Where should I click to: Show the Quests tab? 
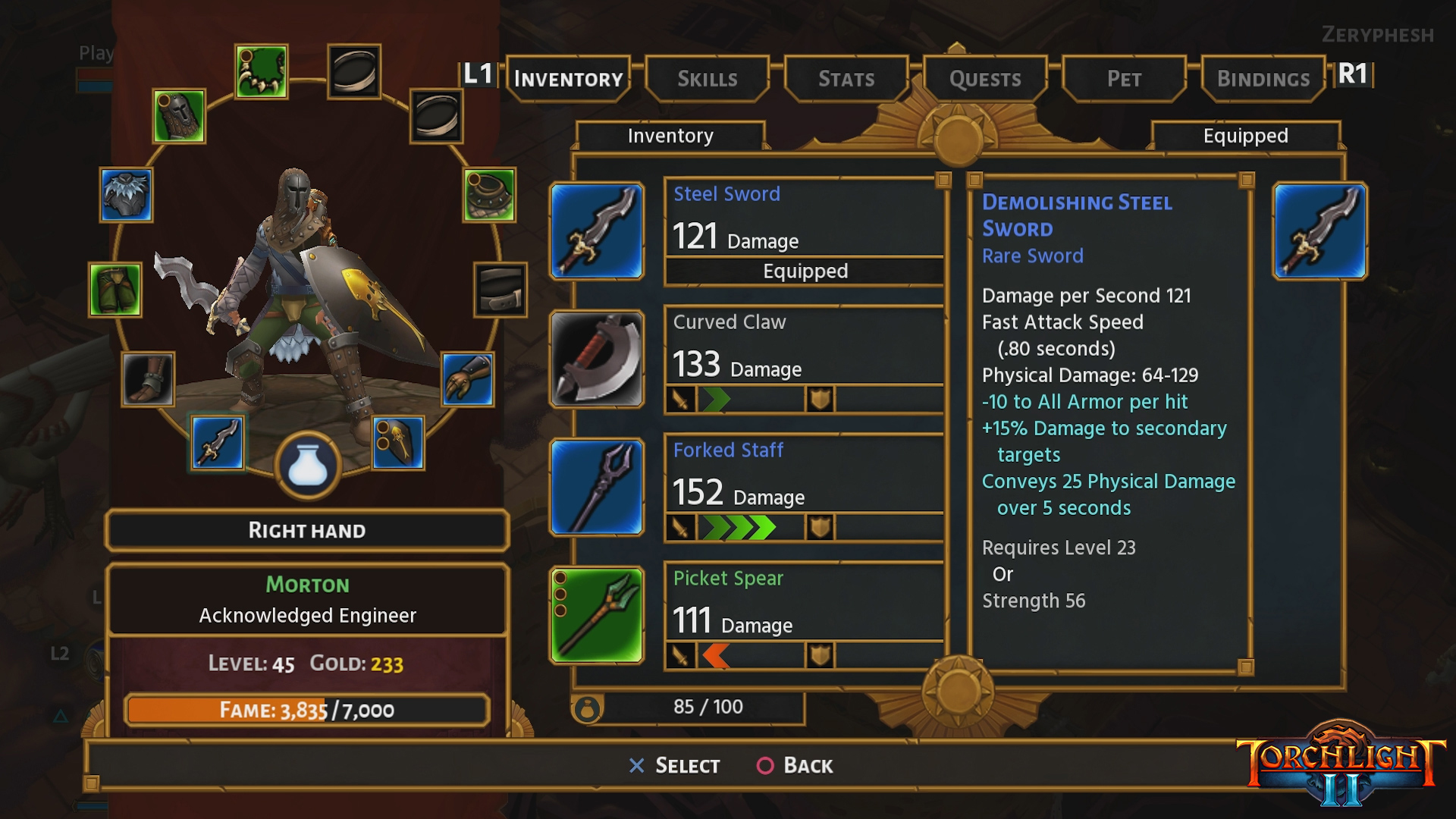(x=985, y=79)
